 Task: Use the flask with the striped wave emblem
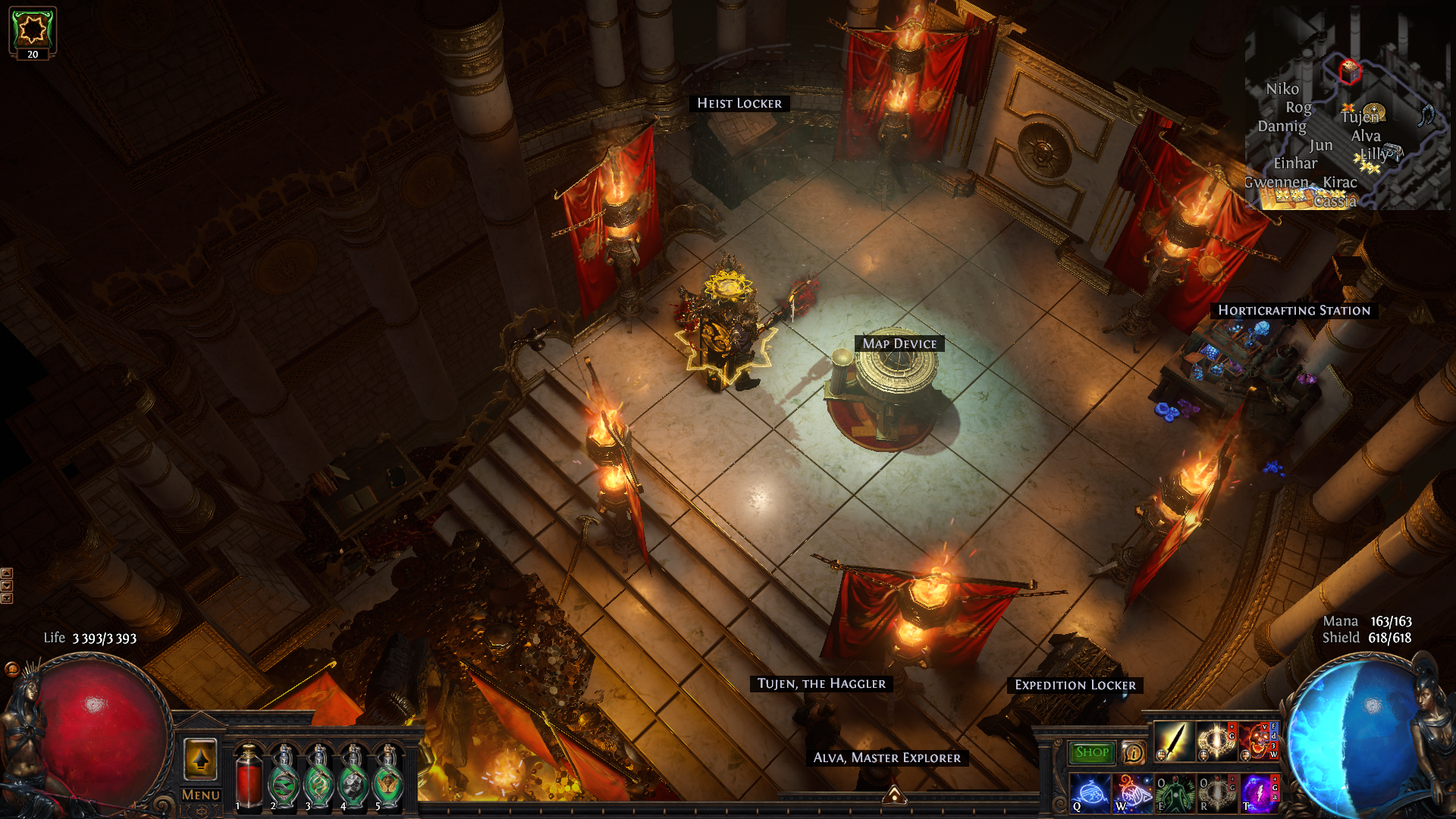coord(284,777)
